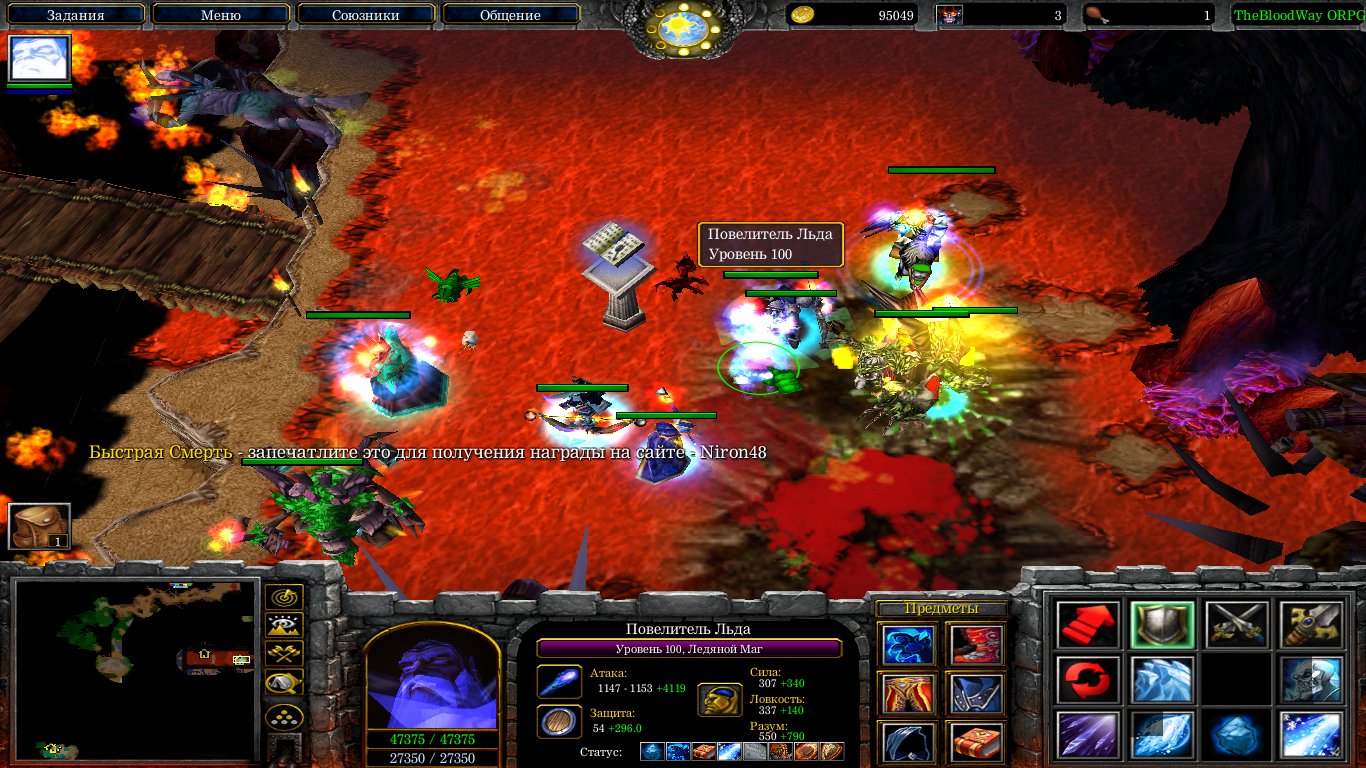Select the hero portrait icon at top left
This screenshot has height=768, width=1366.
40,59
